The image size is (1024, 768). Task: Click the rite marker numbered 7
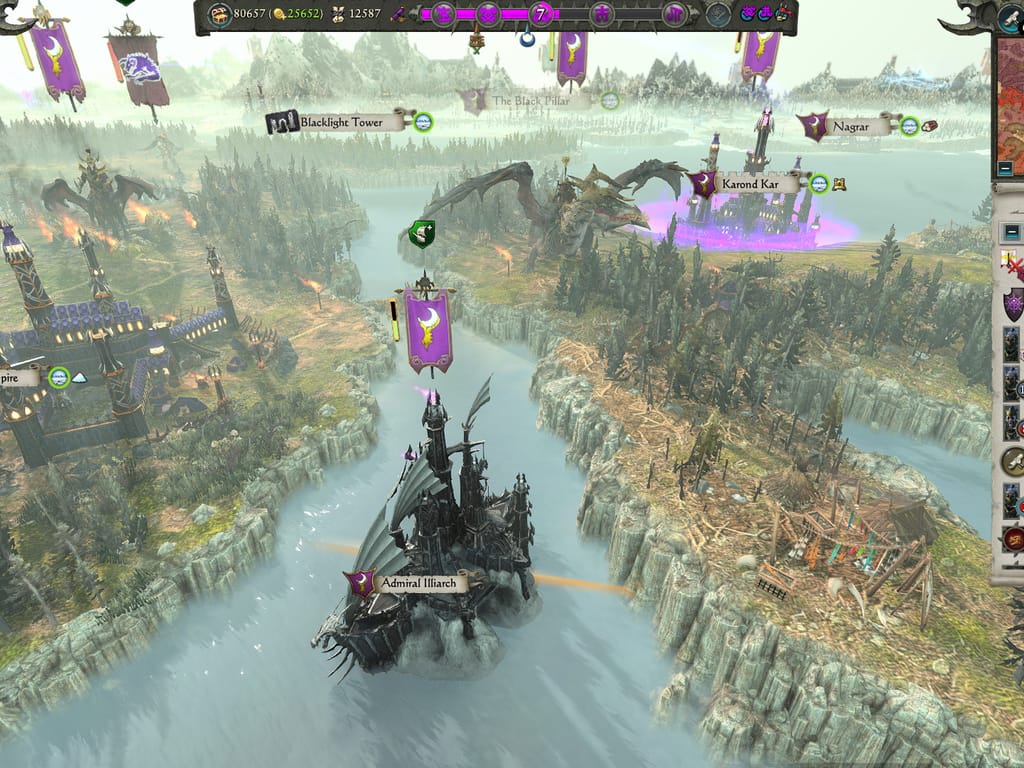542,14
